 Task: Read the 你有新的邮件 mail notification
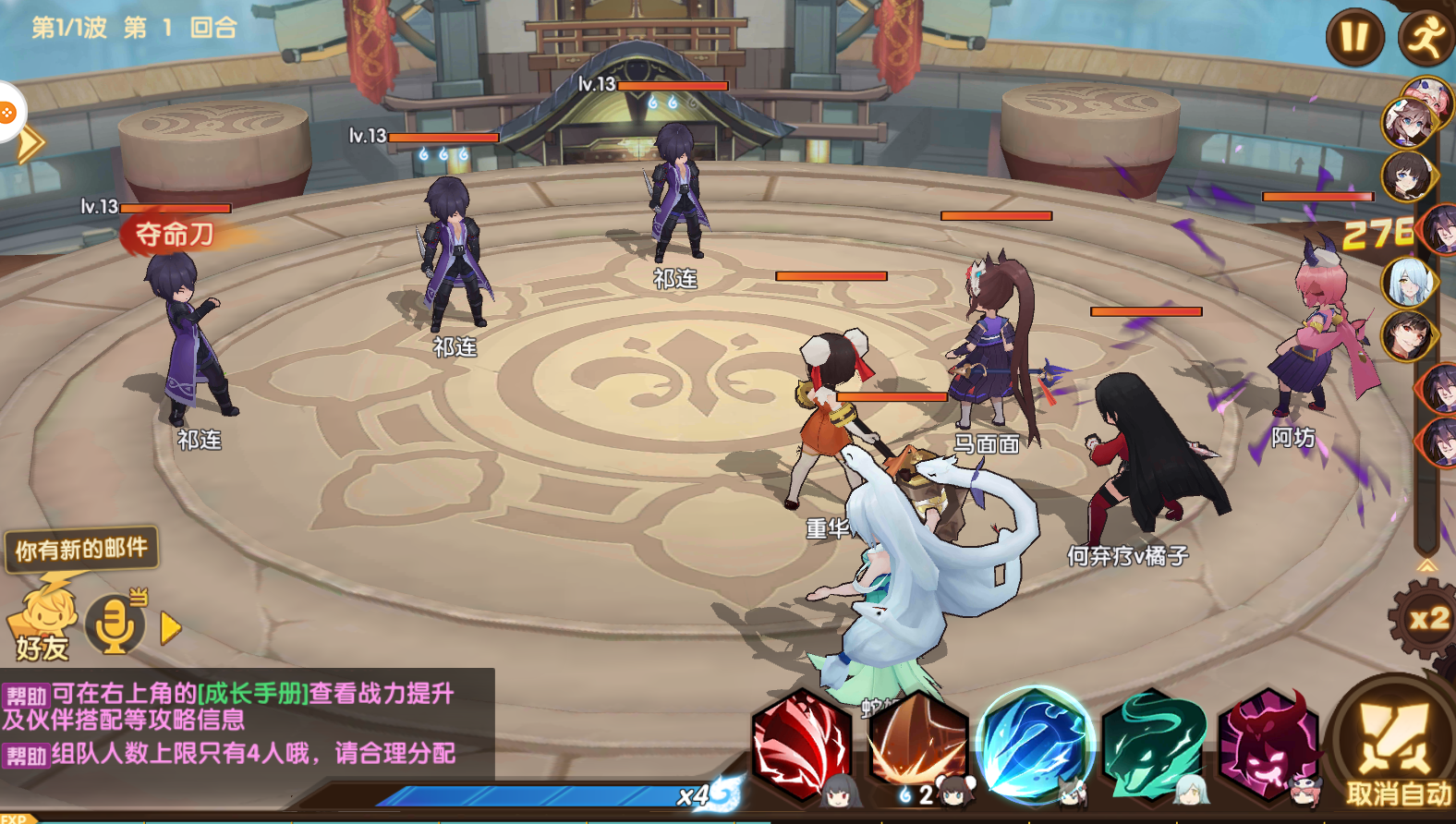pyautogui.click(x=81, y=550)
